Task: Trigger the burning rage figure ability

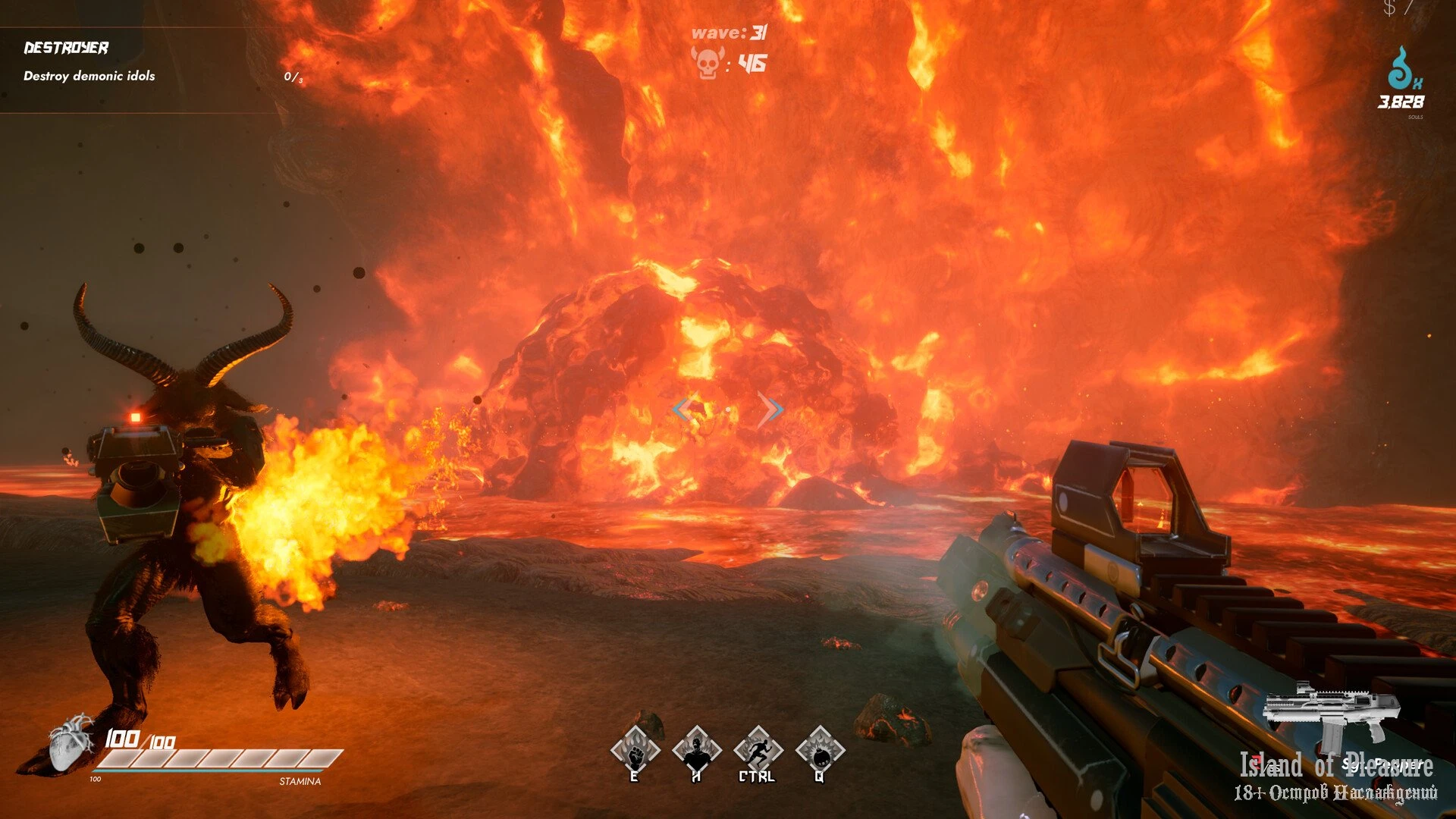Action: coord(696,752)
